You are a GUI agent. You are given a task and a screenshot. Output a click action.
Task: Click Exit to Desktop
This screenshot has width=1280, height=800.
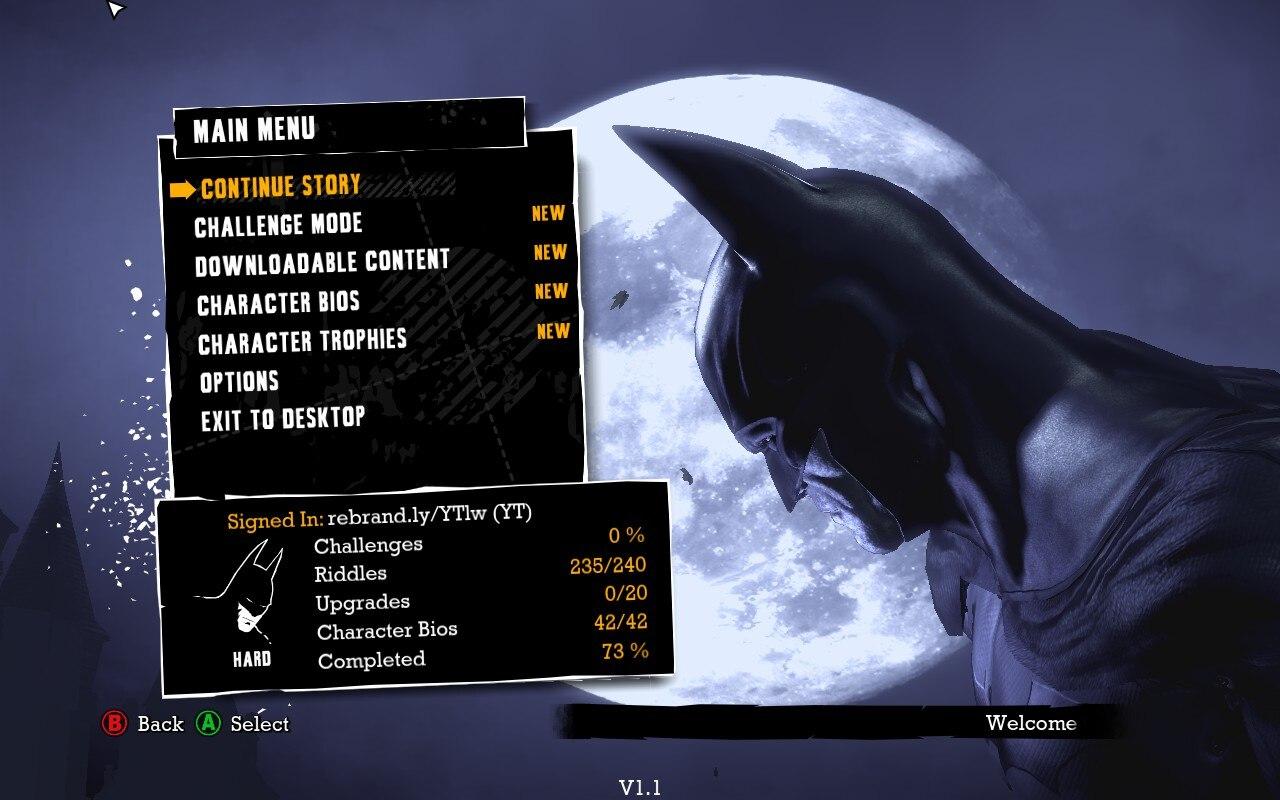[x=283, y=419]
